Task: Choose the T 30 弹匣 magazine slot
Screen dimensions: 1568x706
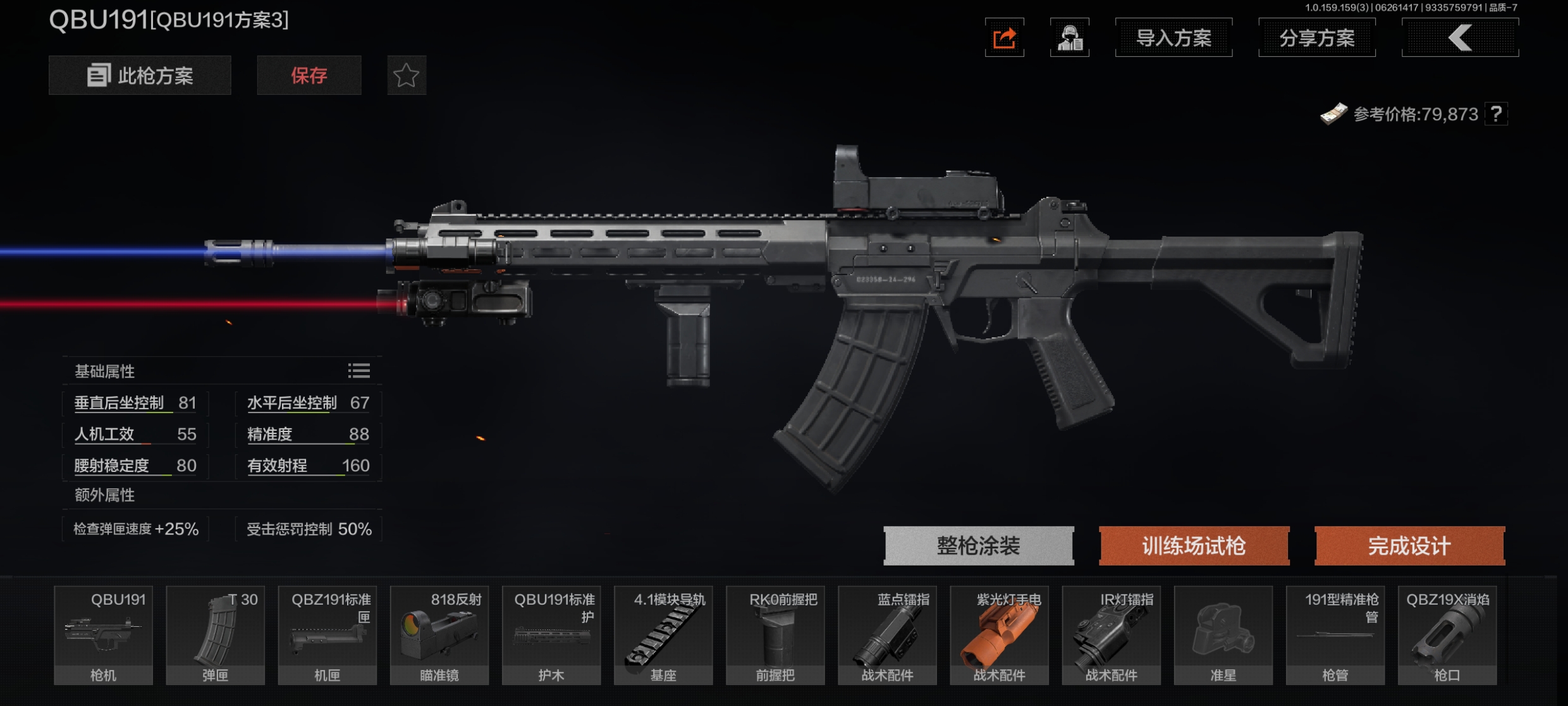Action: tap(215, 635)
